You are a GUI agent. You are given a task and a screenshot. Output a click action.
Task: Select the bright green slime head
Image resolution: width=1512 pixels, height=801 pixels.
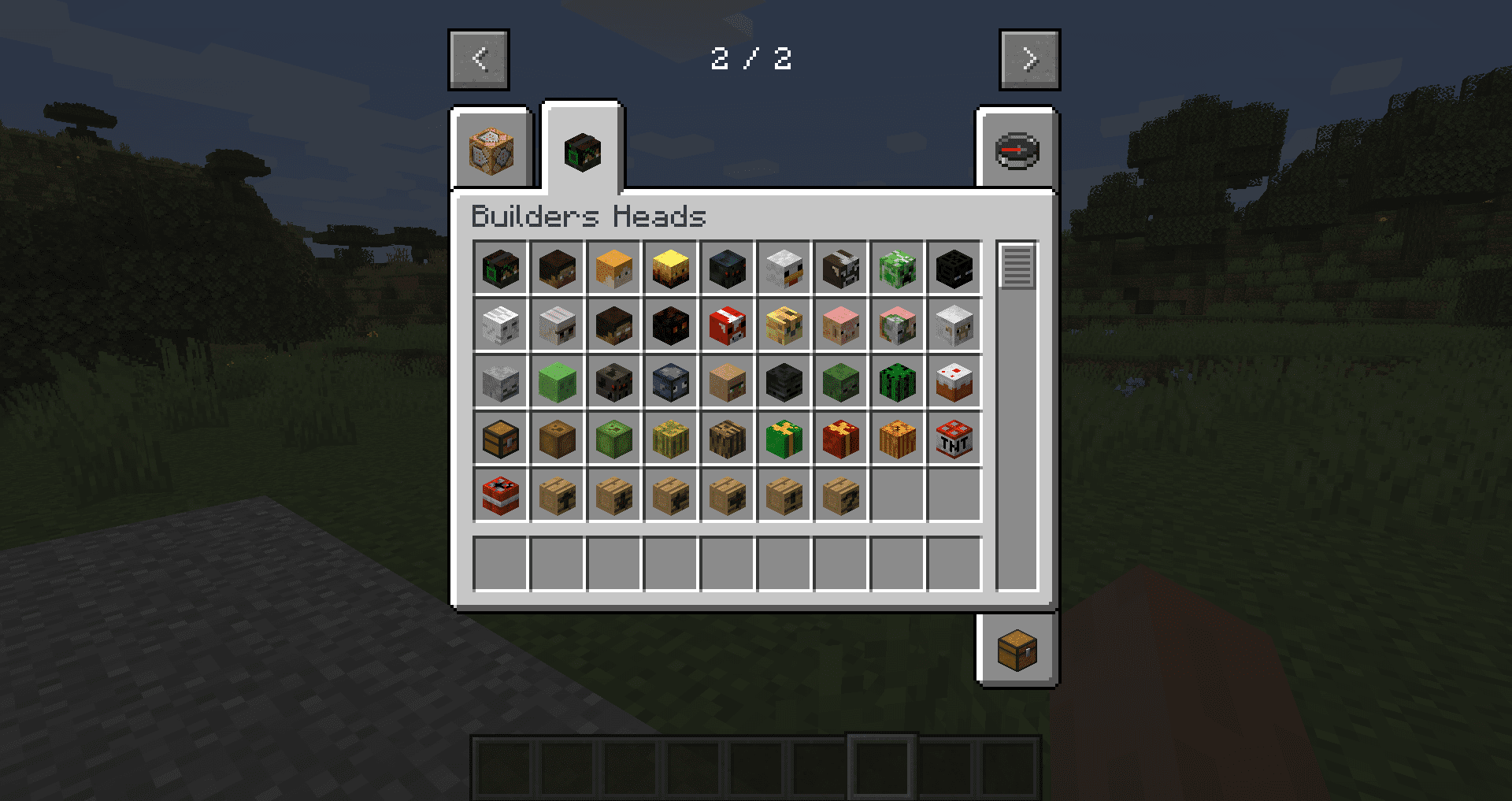558,382
